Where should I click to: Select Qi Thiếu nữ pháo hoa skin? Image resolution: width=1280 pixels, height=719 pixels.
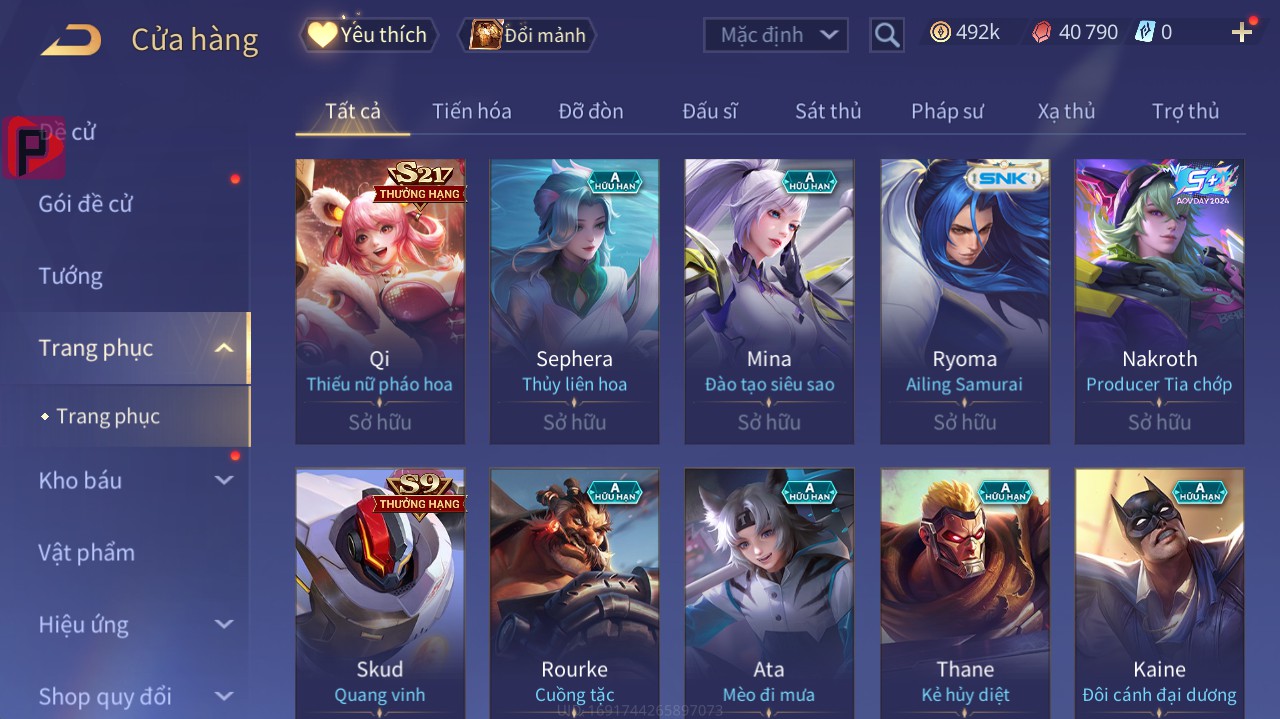tap(380, 301)
